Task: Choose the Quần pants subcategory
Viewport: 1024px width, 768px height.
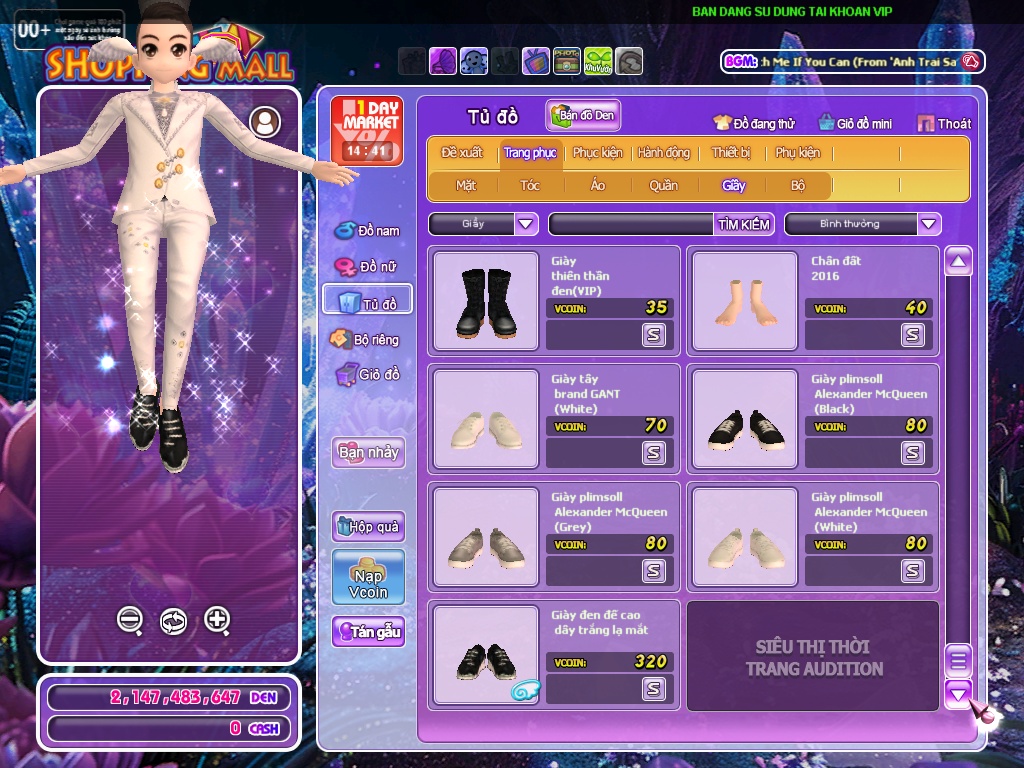Action: click(663, 185)
